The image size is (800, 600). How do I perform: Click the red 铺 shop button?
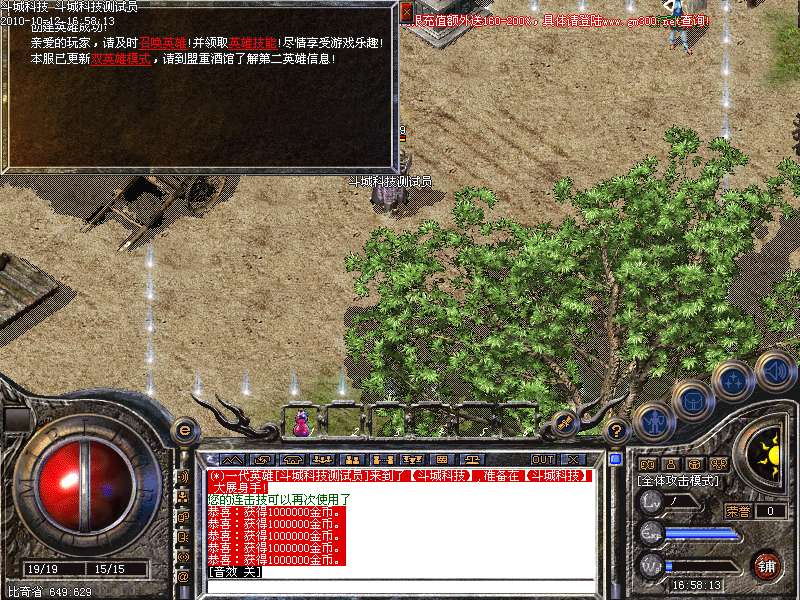pos(767,563)
